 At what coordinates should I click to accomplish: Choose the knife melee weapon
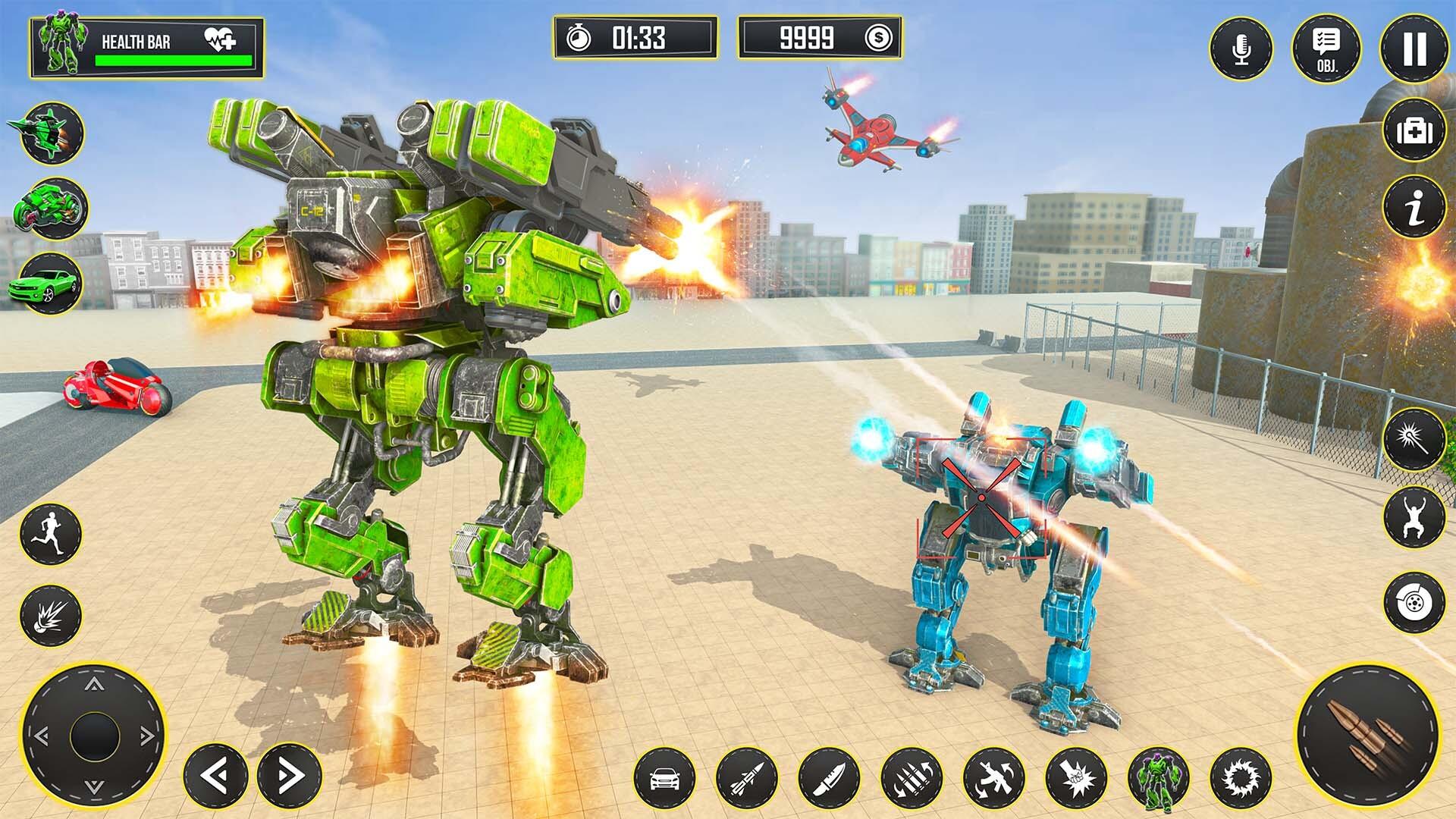pyautogui.click(x=828, y=777)
